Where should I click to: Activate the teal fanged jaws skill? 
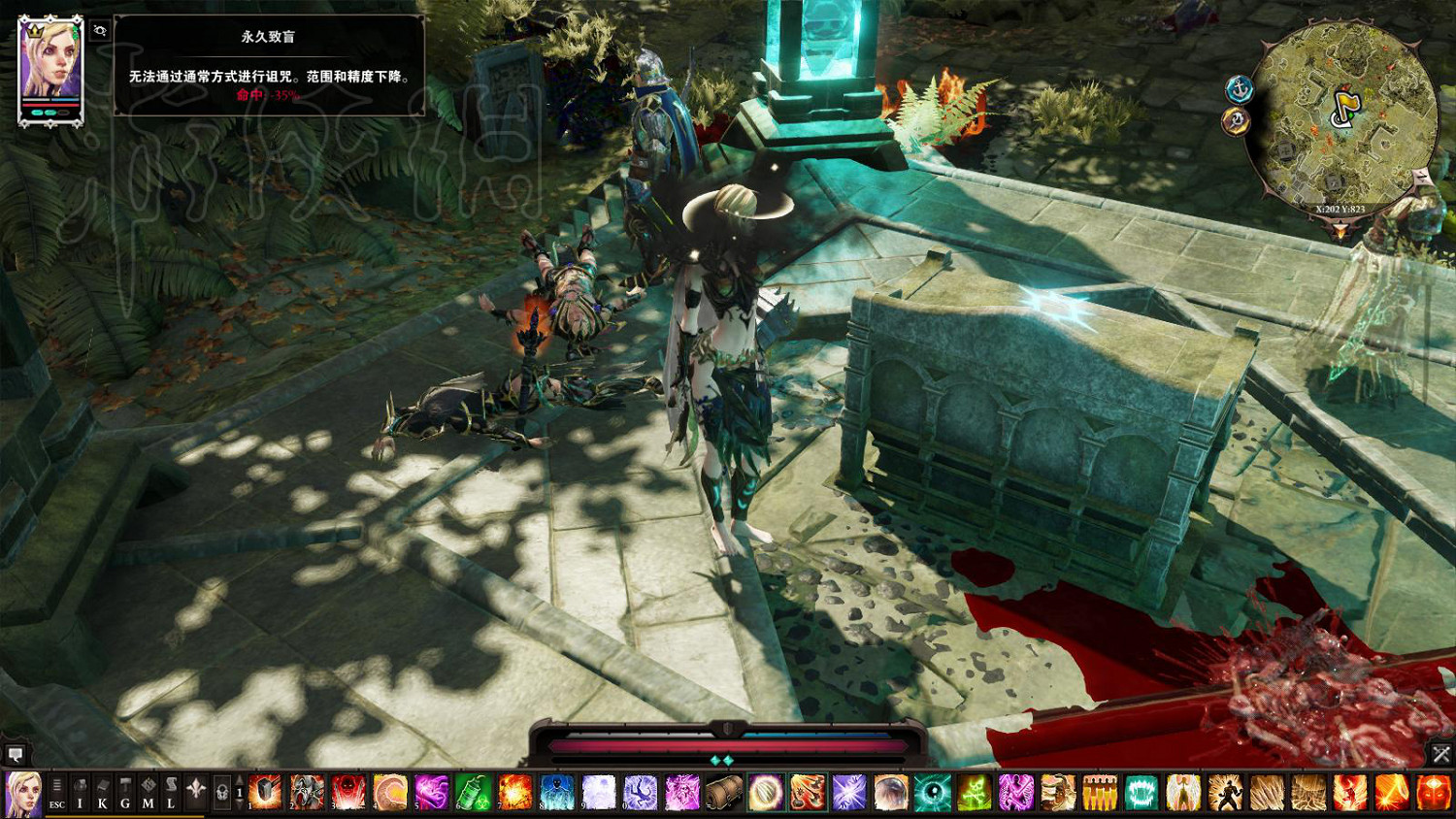click(x=1142, y=793)
